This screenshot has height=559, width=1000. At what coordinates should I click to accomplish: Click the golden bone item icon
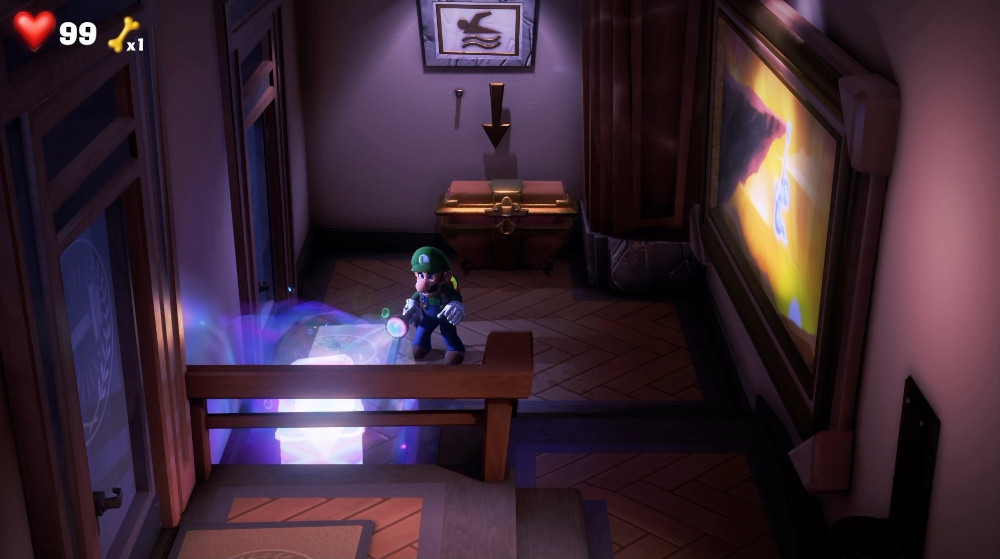point(122,33)
